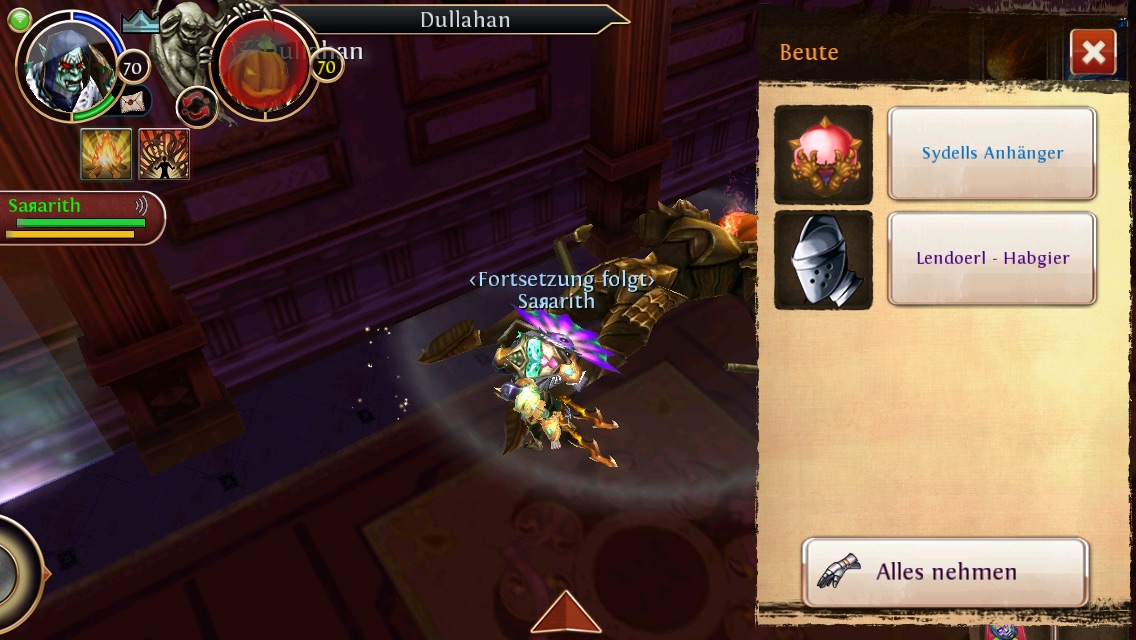Take the Lendoerl - Habgier item

click(992, 258)
